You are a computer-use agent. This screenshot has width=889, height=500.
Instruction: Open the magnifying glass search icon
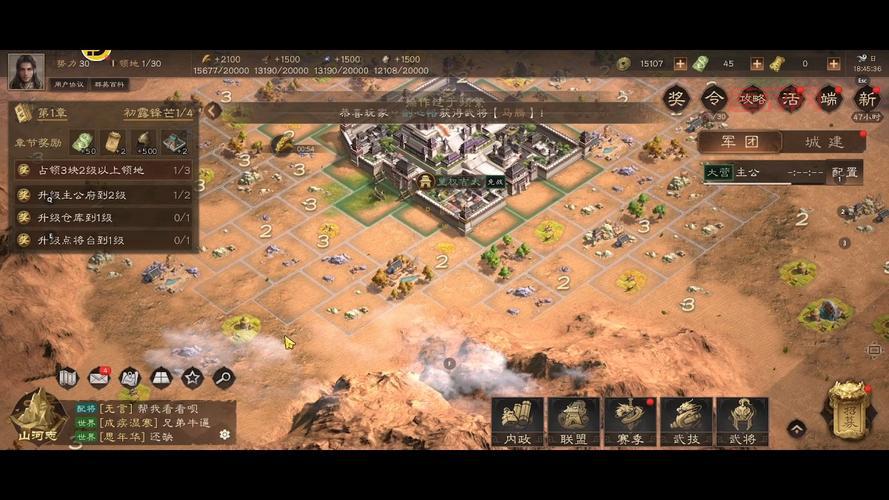point(223,378)
